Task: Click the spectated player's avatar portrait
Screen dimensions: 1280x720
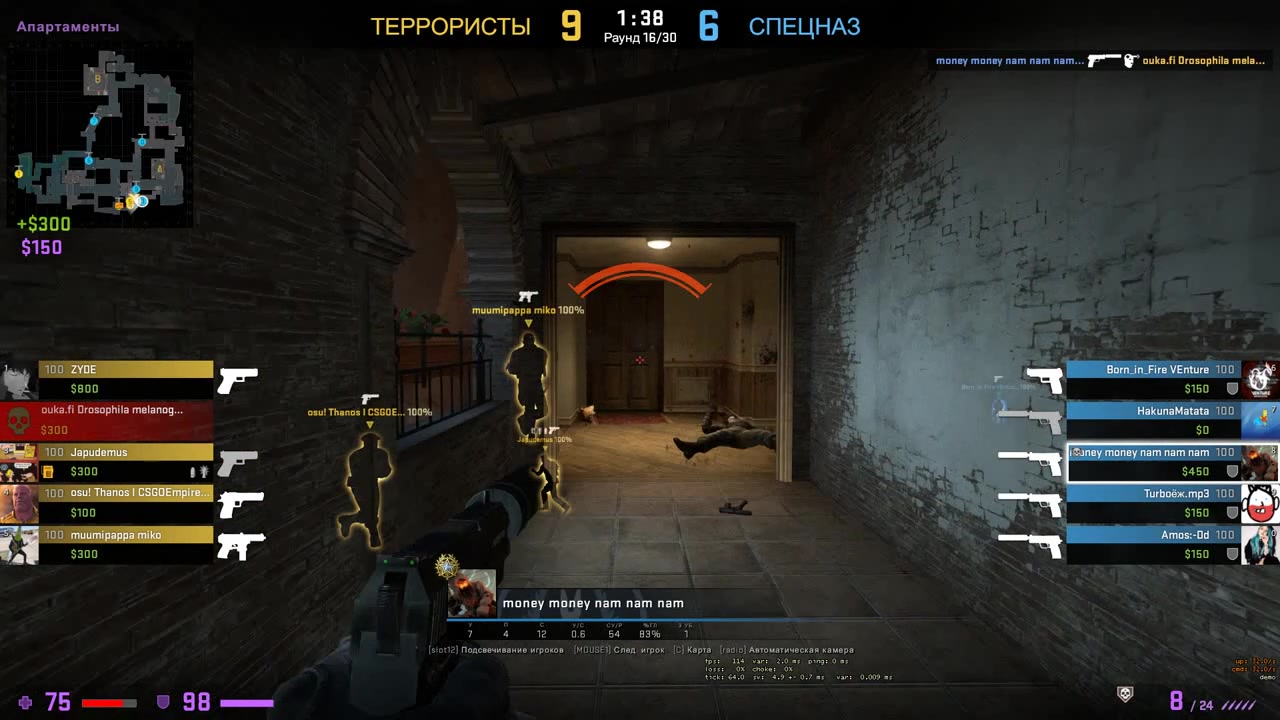Action: [471, 592]
